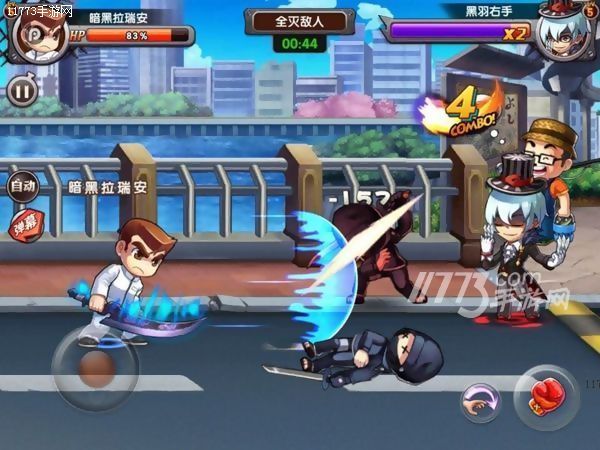Tap the red boxing glove attack button
The image size is (600, 450).
[x=545, y=397]
